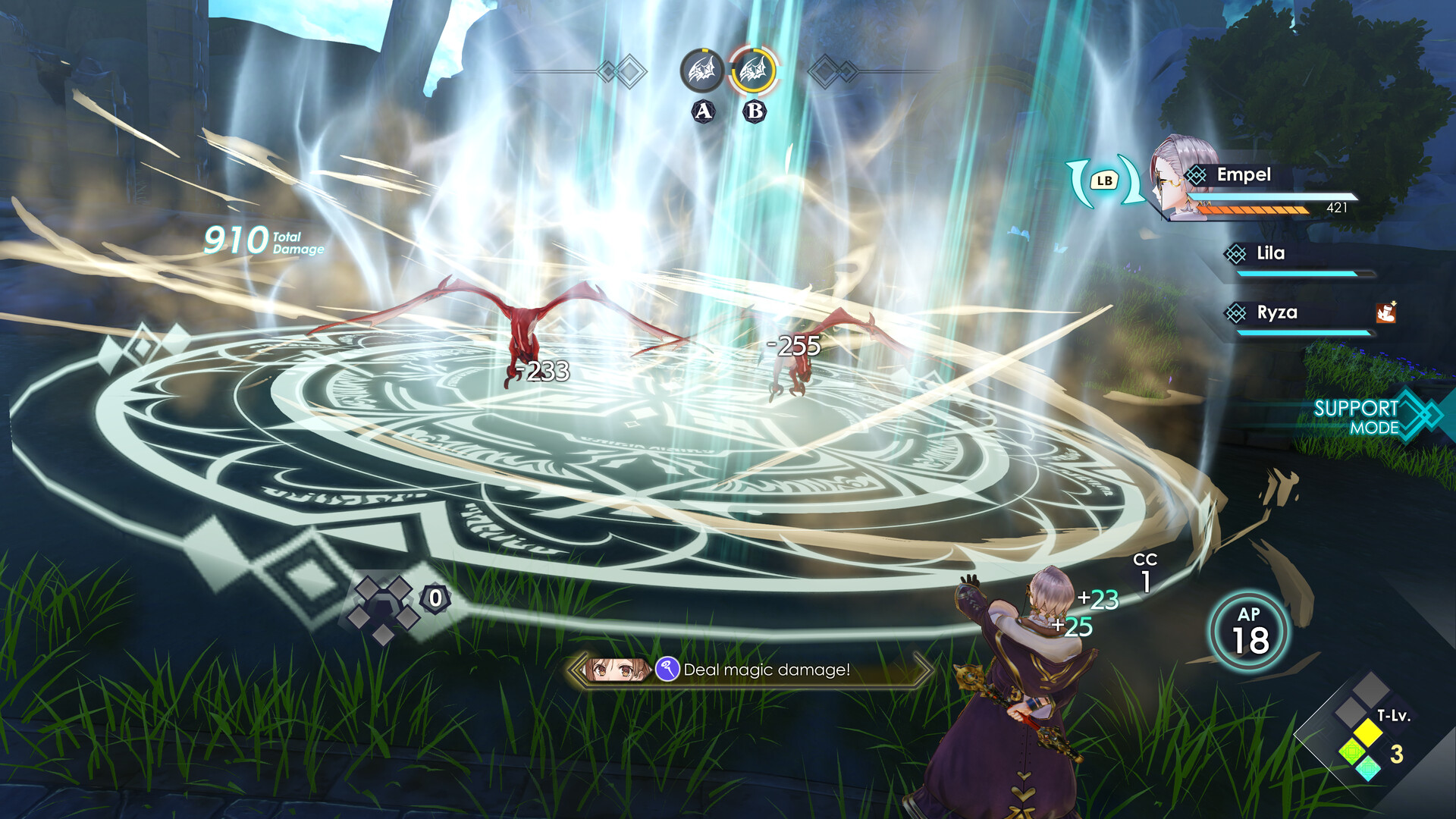
Task: Toggle Ryza's party member emblem
Action: (1236, 312)
